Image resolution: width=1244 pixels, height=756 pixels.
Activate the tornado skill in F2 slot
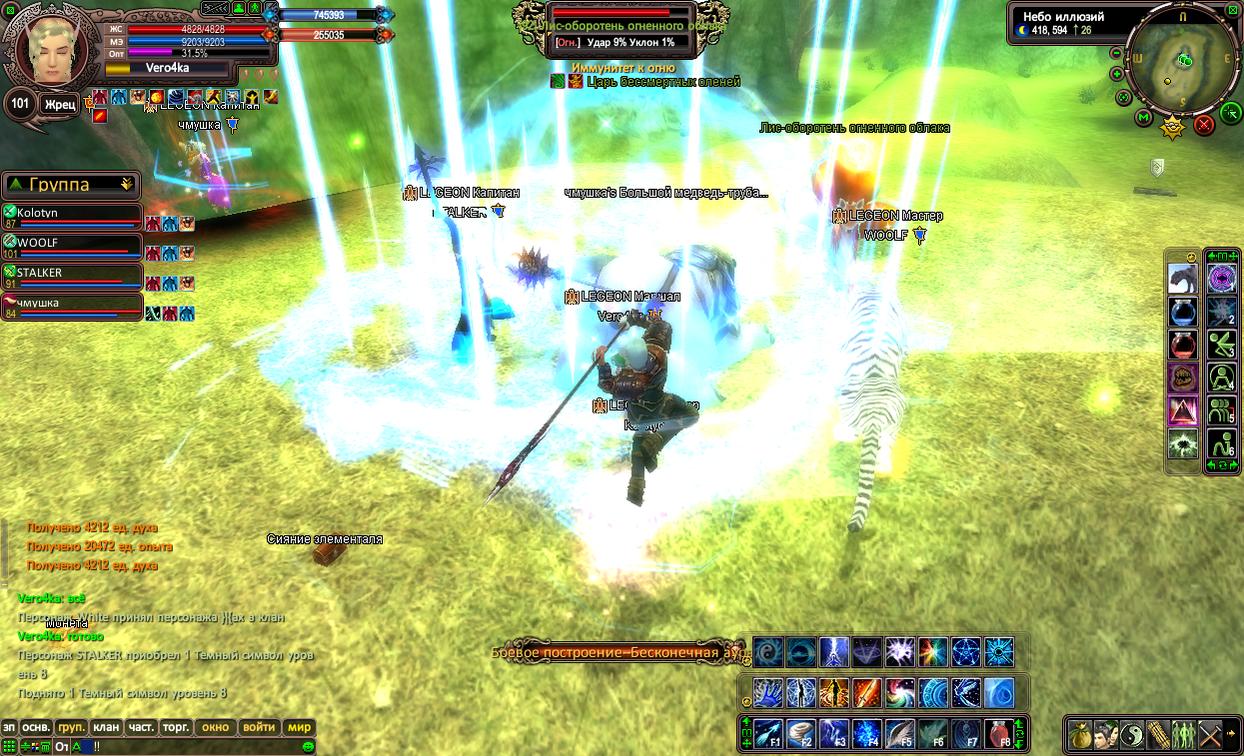tap(801, 733)
